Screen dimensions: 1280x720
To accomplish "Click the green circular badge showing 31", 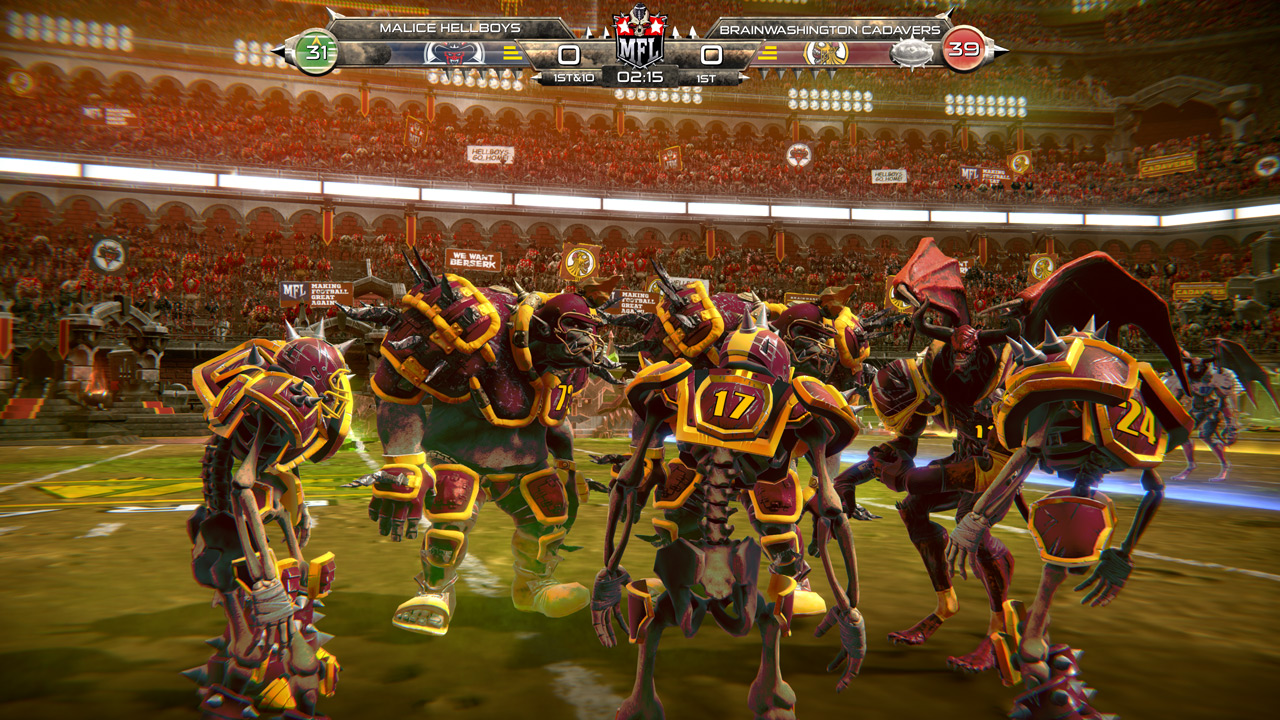I will (x=315, y=52).
